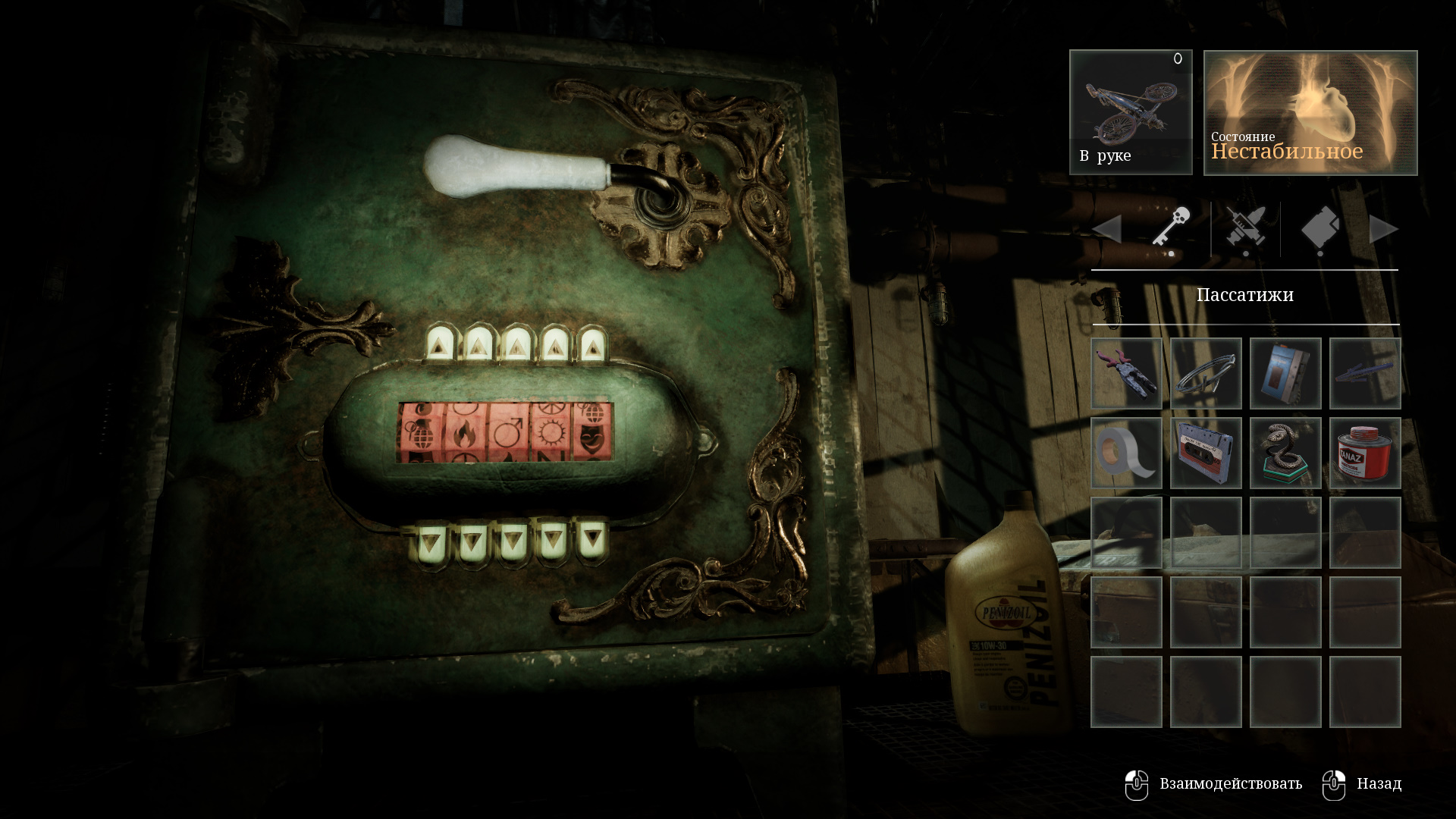Screen dimensions: 1456x819
Task: Select the blue crossbow bolts slot
Action: pyautogui.click(x=1365, y=373)
